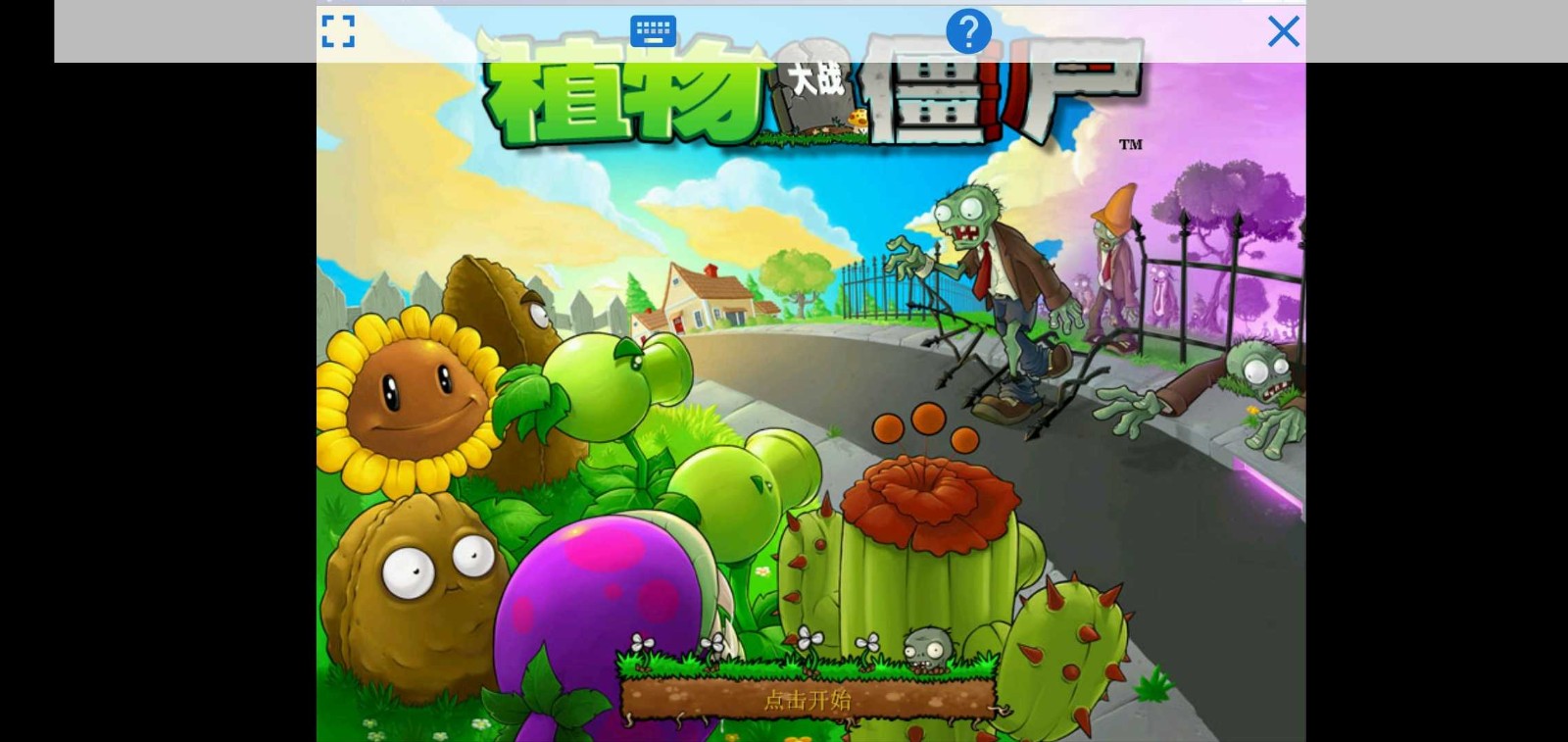Enter fullscreen mode
Screen dimensions: 1568x742
(338, 30)
